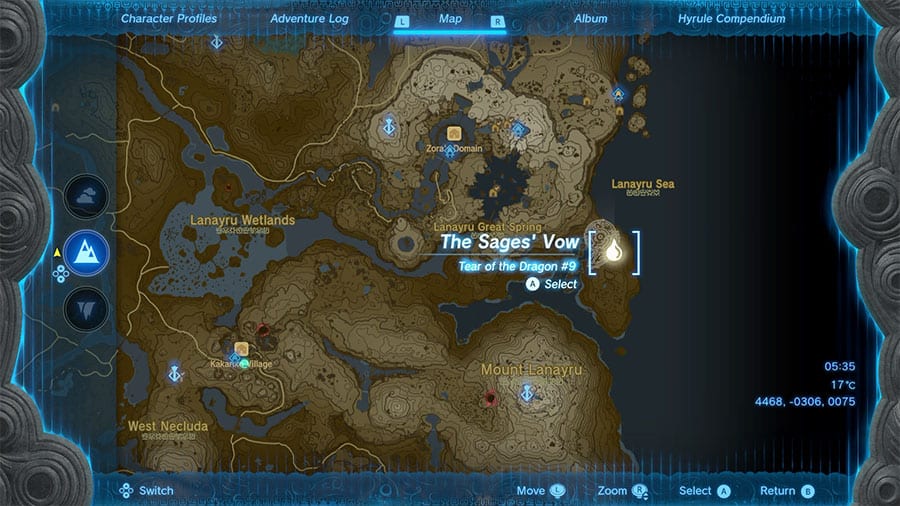900x506 pixels.
Task: Choose the shrine marker west of Kakariko Village
Action: point(176,373)
